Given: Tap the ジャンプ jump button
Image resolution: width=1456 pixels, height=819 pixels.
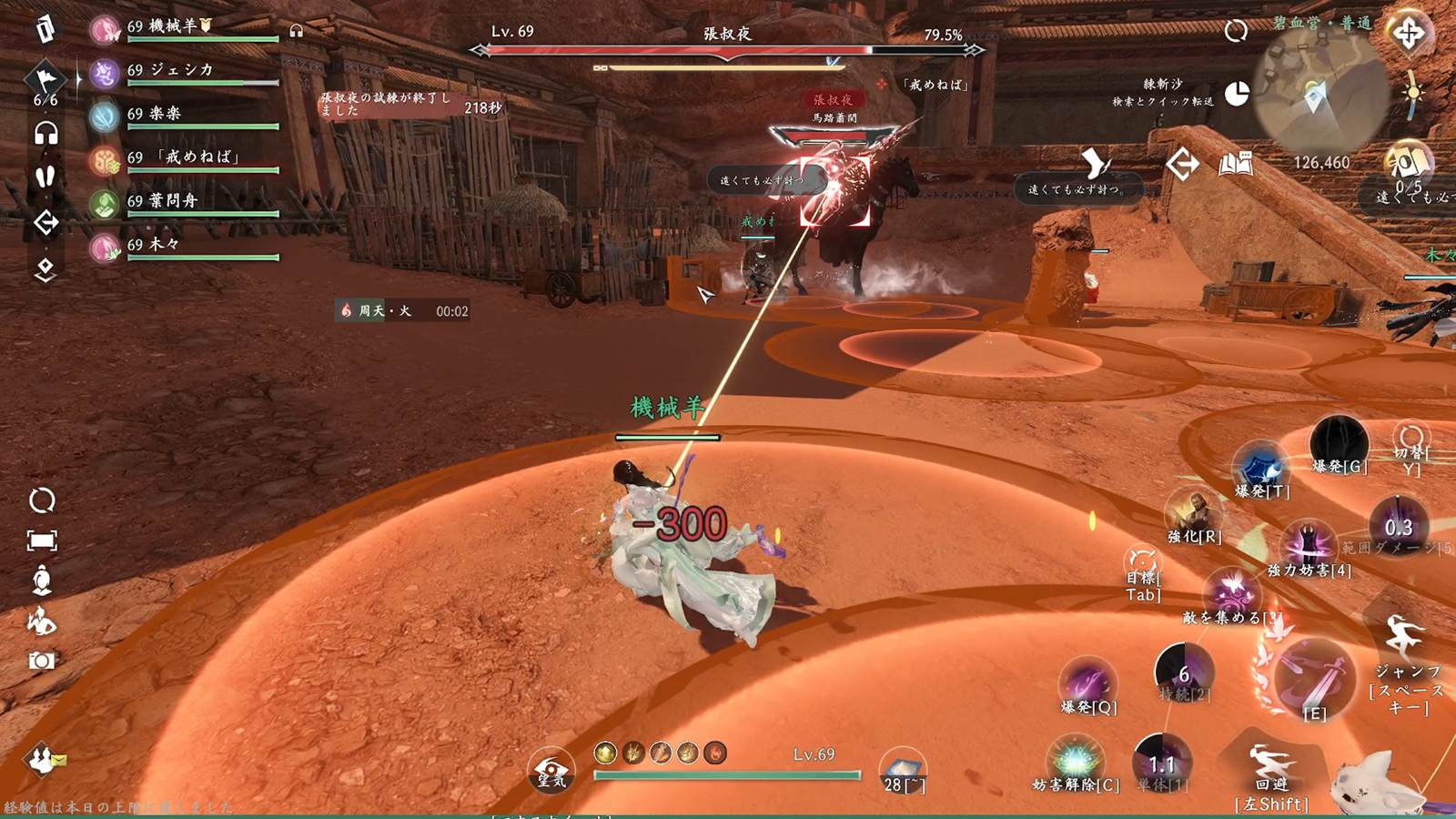Looking at the screenshot, I should (1405, 637).
